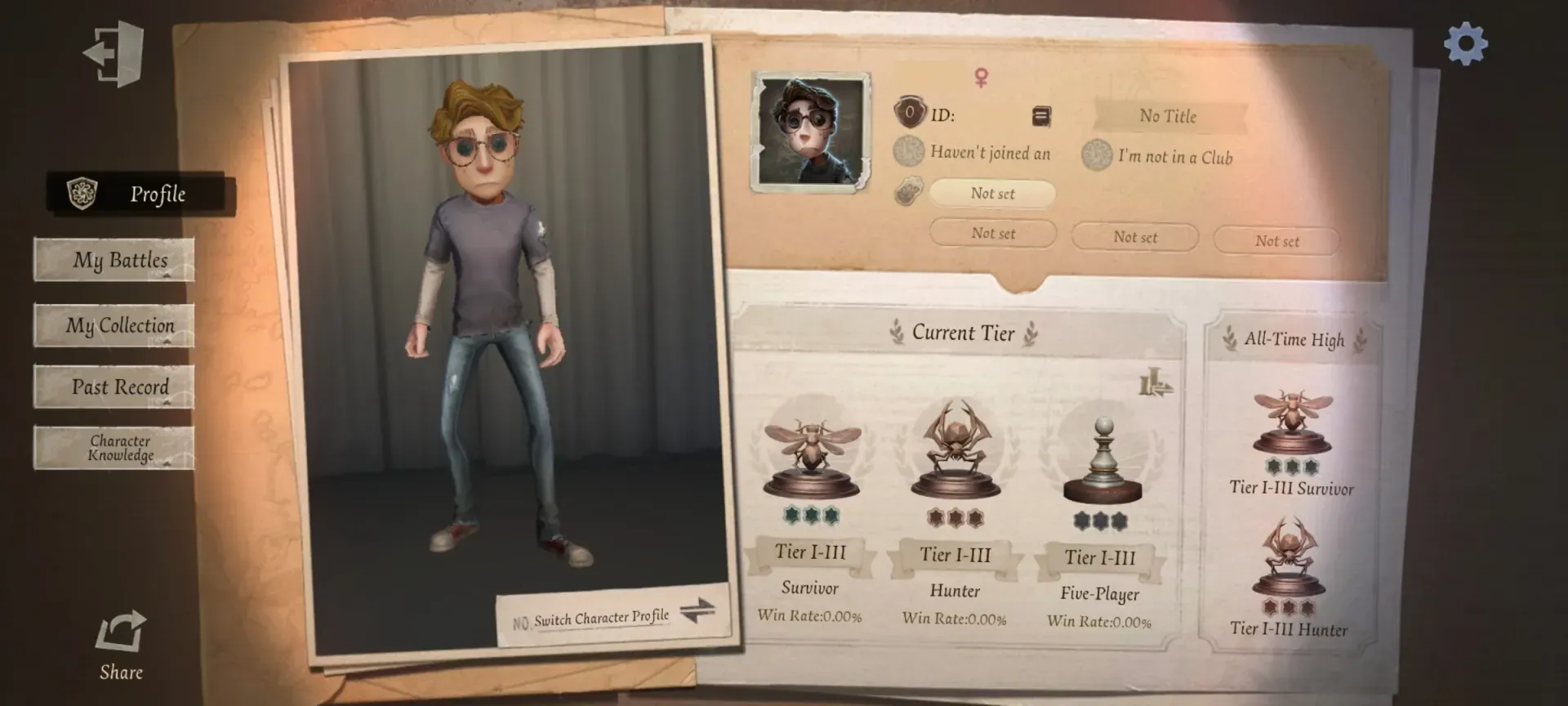Open the settings gear in top right corner
This screenshot has width=1568, height=706.
1468,45
